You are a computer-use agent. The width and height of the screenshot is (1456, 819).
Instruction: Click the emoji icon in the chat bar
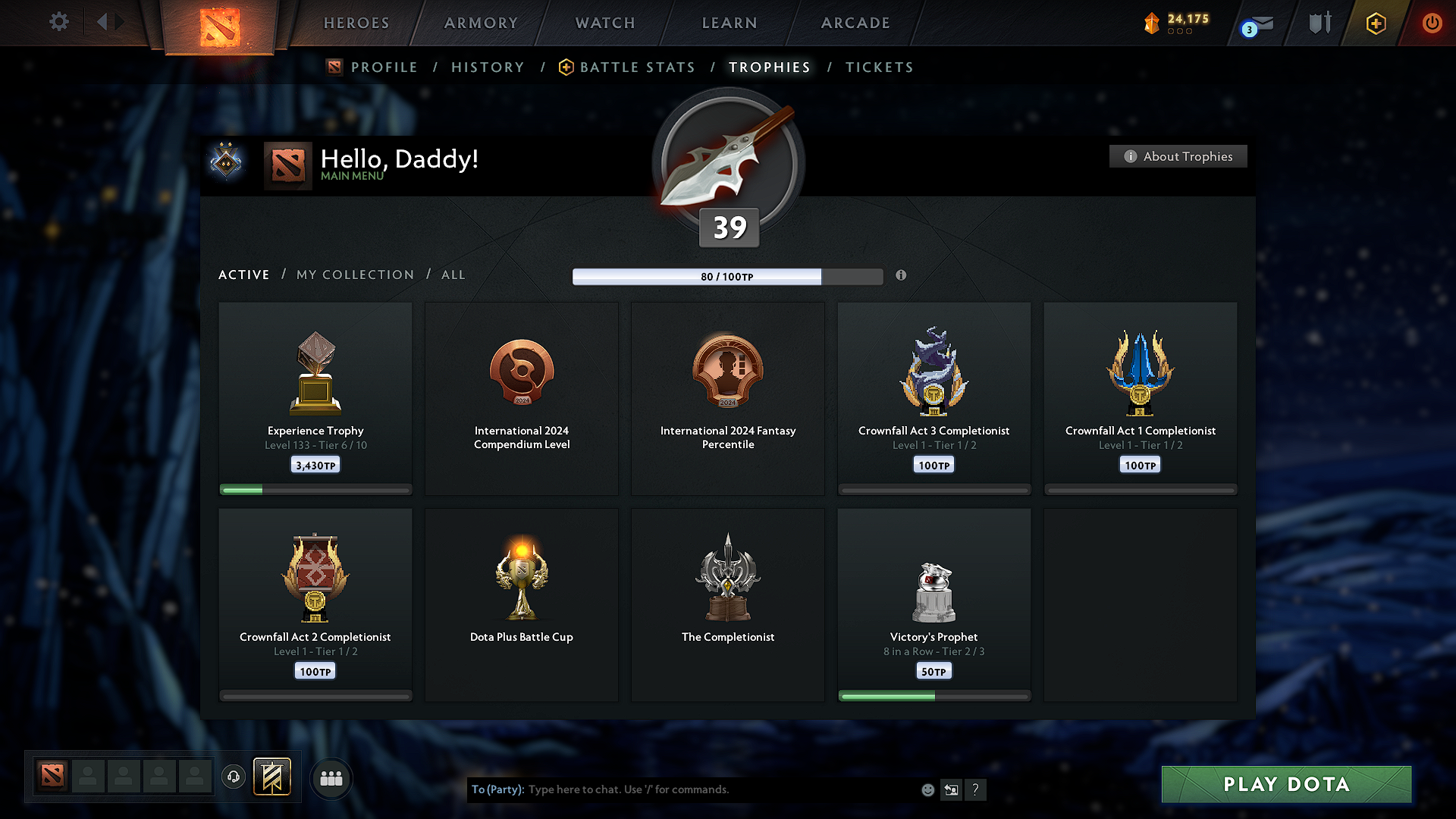tap(927, 789)
